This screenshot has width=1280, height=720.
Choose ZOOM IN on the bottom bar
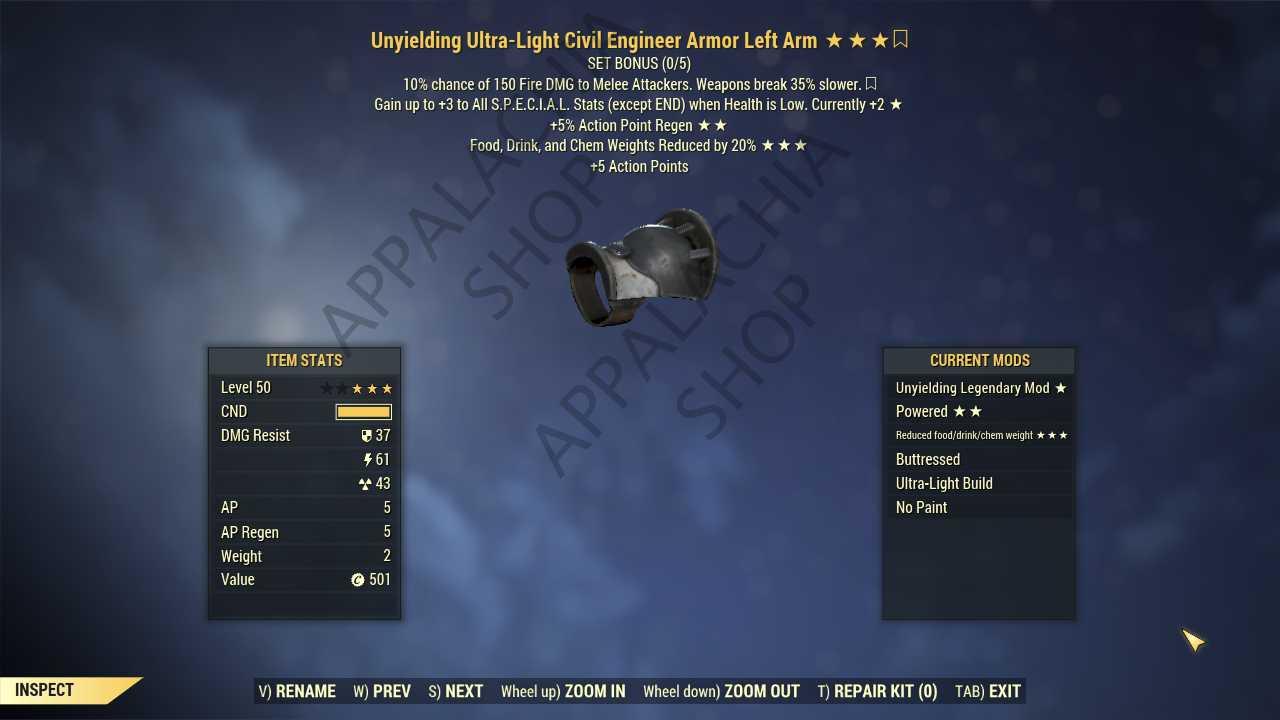(x=563, y=691)
